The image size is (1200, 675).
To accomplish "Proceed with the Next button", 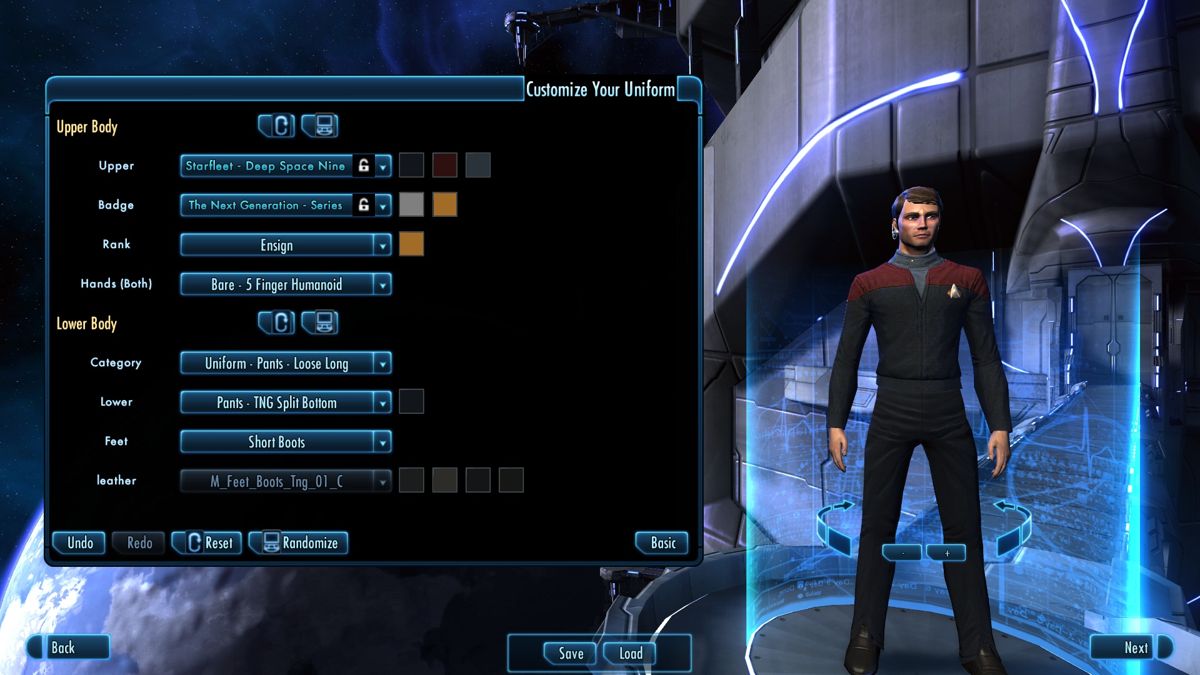I will tap(1133, 647).
